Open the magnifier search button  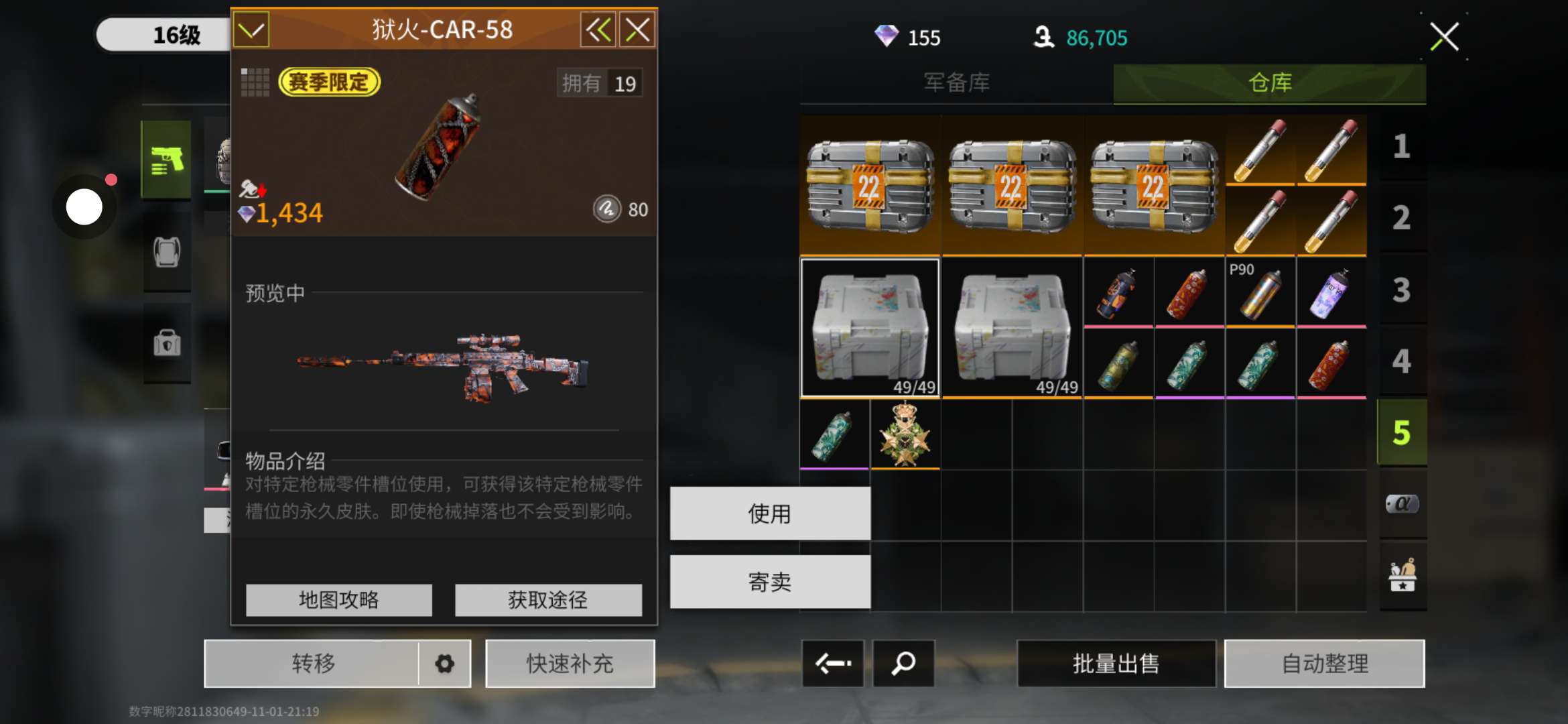coord(903,664)
